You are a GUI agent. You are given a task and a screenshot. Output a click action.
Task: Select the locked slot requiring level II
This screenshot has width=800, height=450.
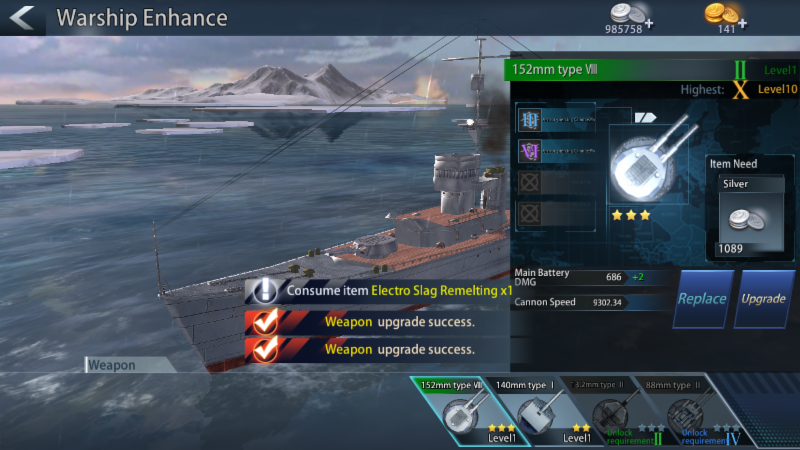pos(609,411)
